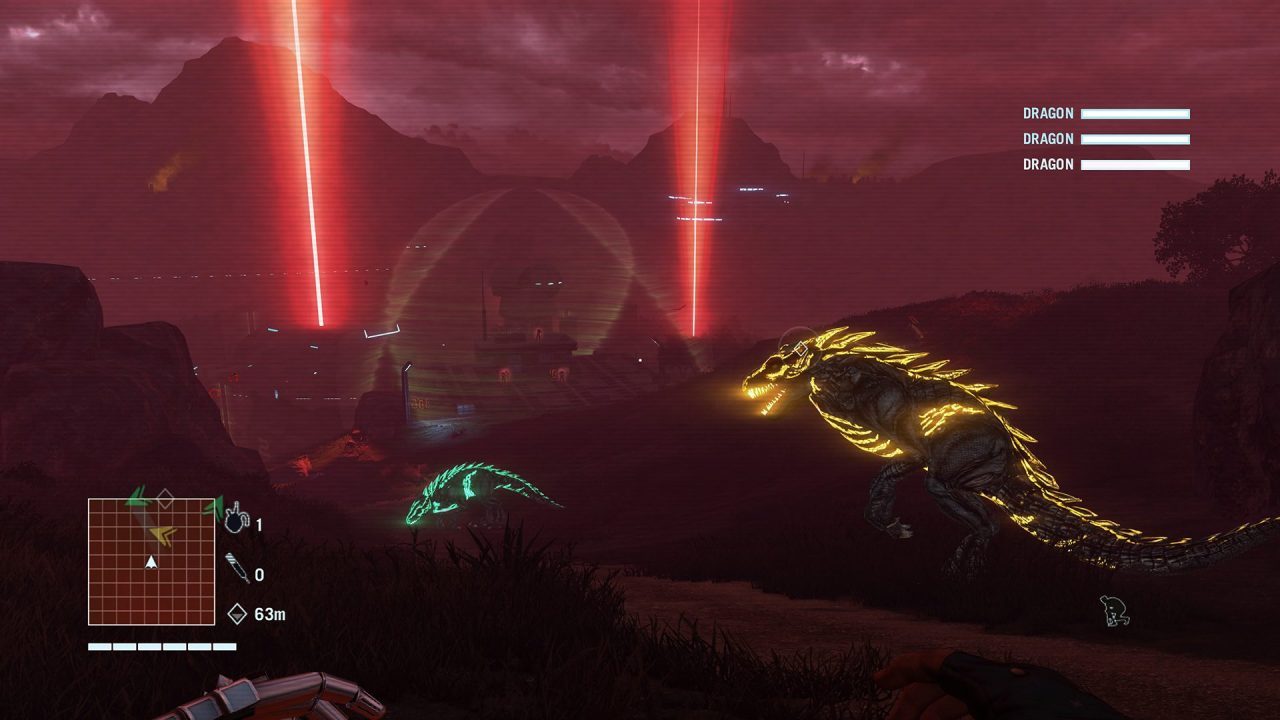The height and width of the screenshot is (720, 1280).
Task: Select the white player arrow on the minimap
Action: [x=151, y=564]
